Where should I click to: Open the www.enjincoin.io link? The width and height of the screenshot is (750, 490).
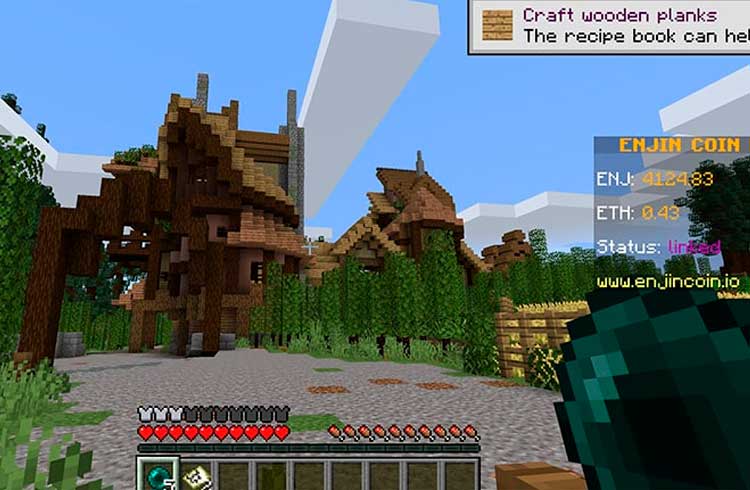[668, 282]
